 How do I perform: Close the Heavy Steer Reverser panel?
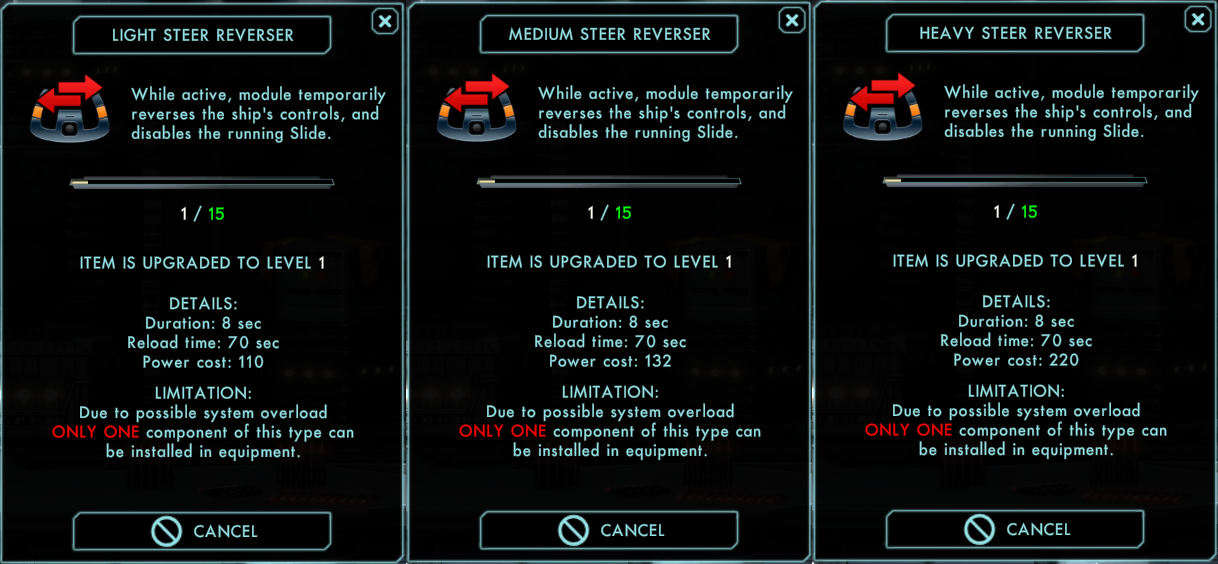coord(1197,19)
